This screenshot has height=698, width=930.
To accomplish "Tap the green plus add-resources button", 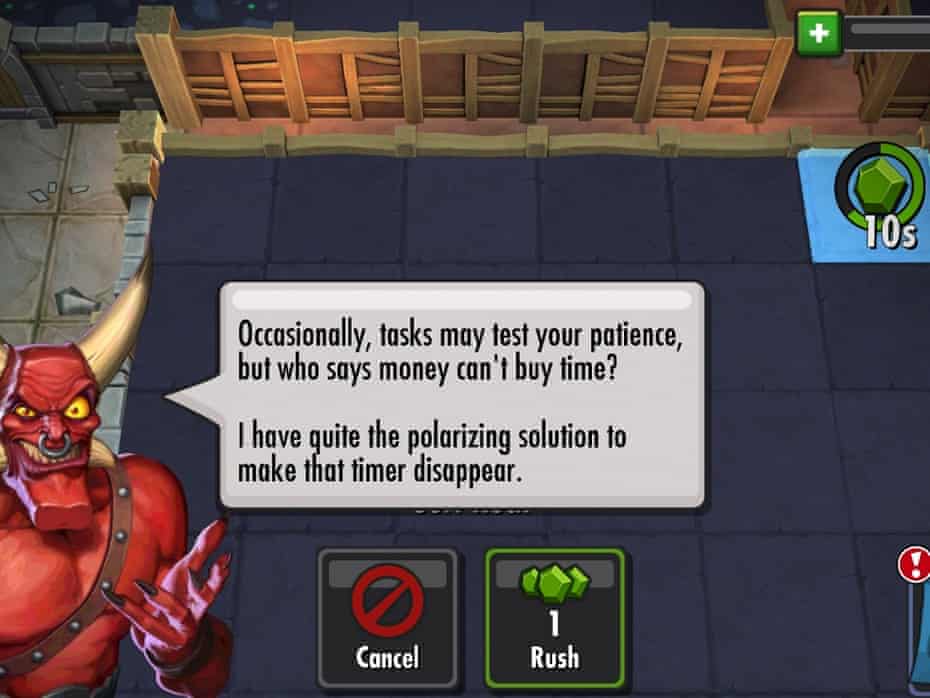I will click(818, 33).
